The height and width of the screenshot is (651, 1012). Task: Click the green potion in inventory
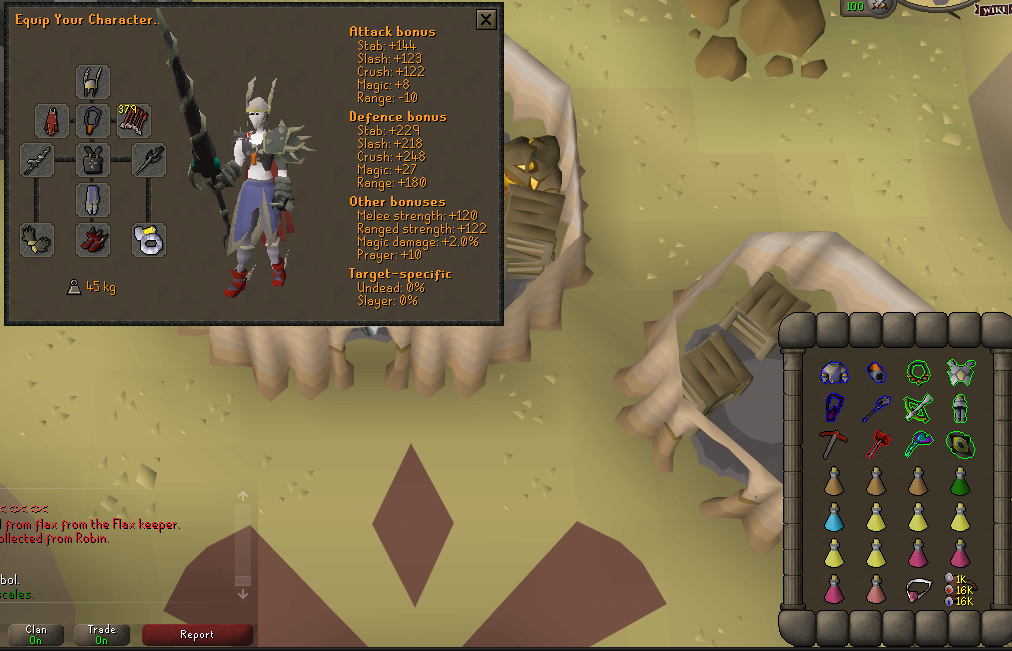coord(960,481)
